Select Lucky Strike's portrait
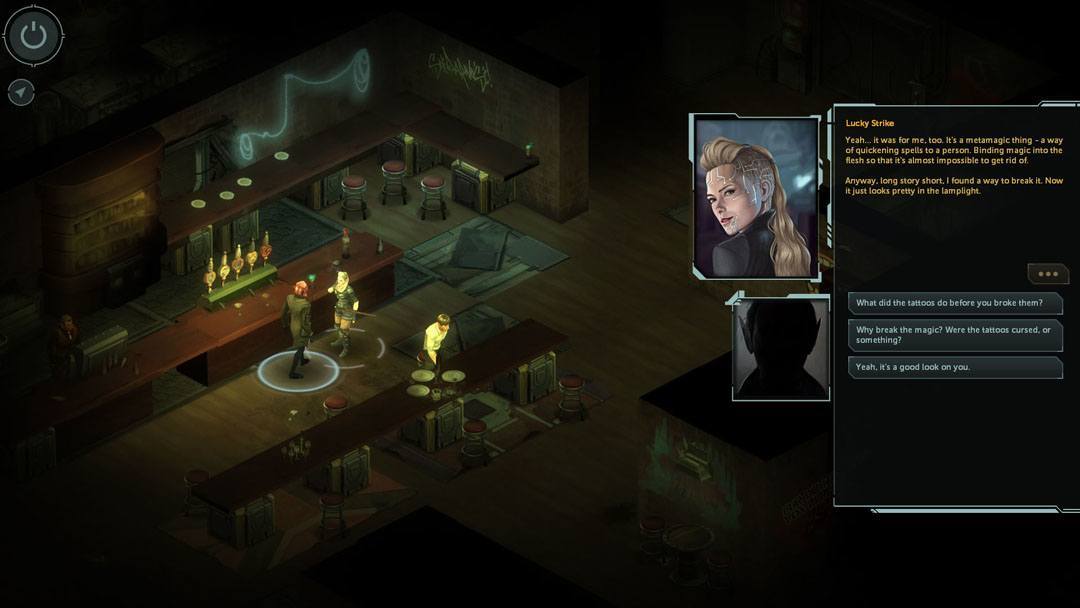Screen dimensions: 1080x608 (756, 197)
